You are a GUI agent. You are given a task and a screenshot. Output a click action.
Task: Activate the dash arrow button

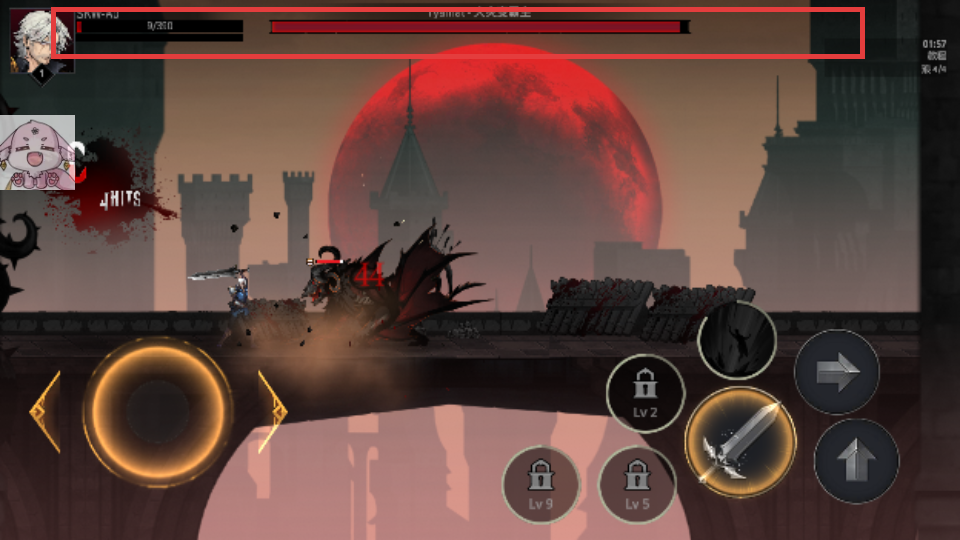836,374
